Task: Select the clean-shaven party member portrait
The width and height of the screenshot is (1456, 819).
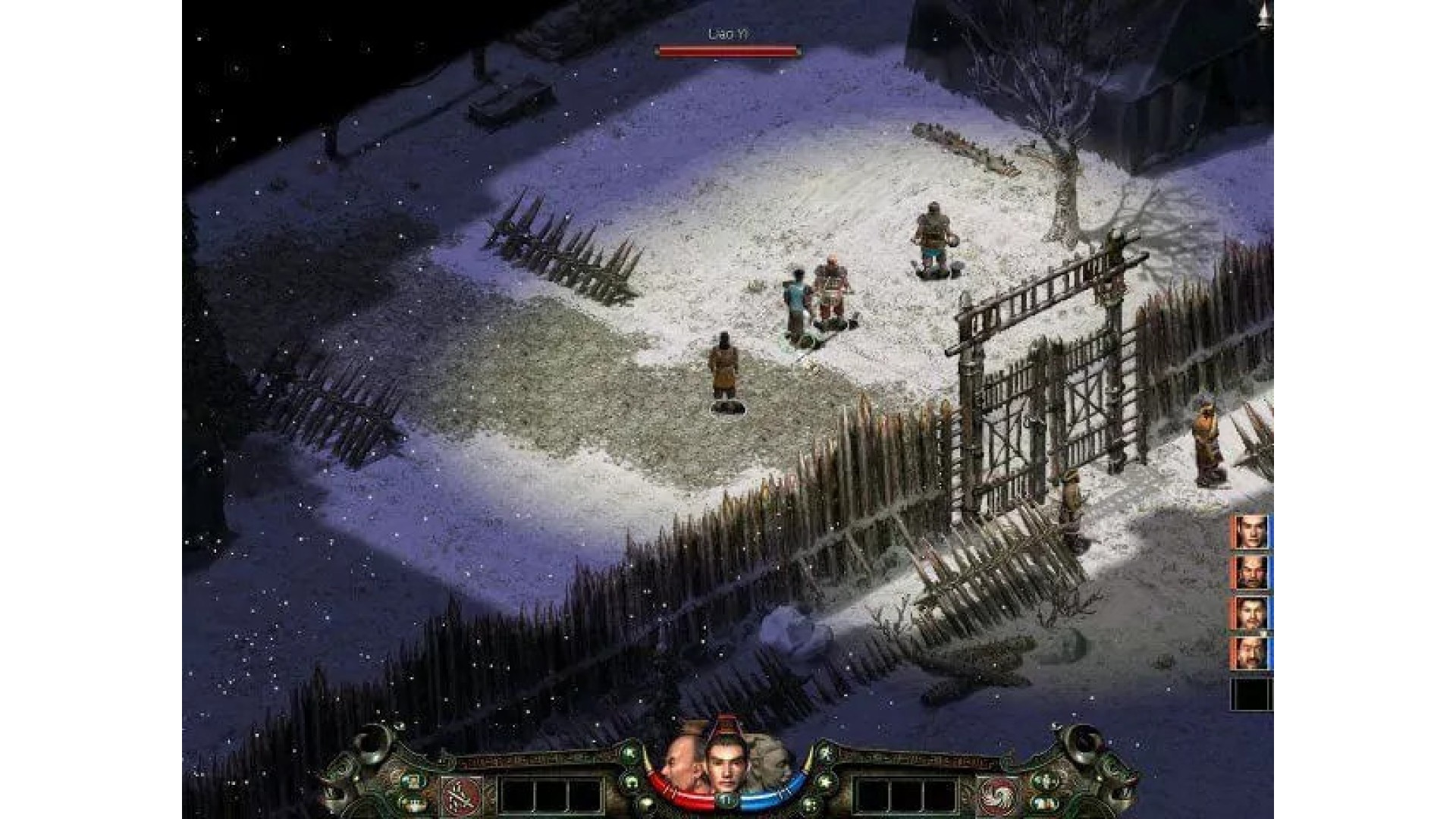Action: [x=1247, y=531]
